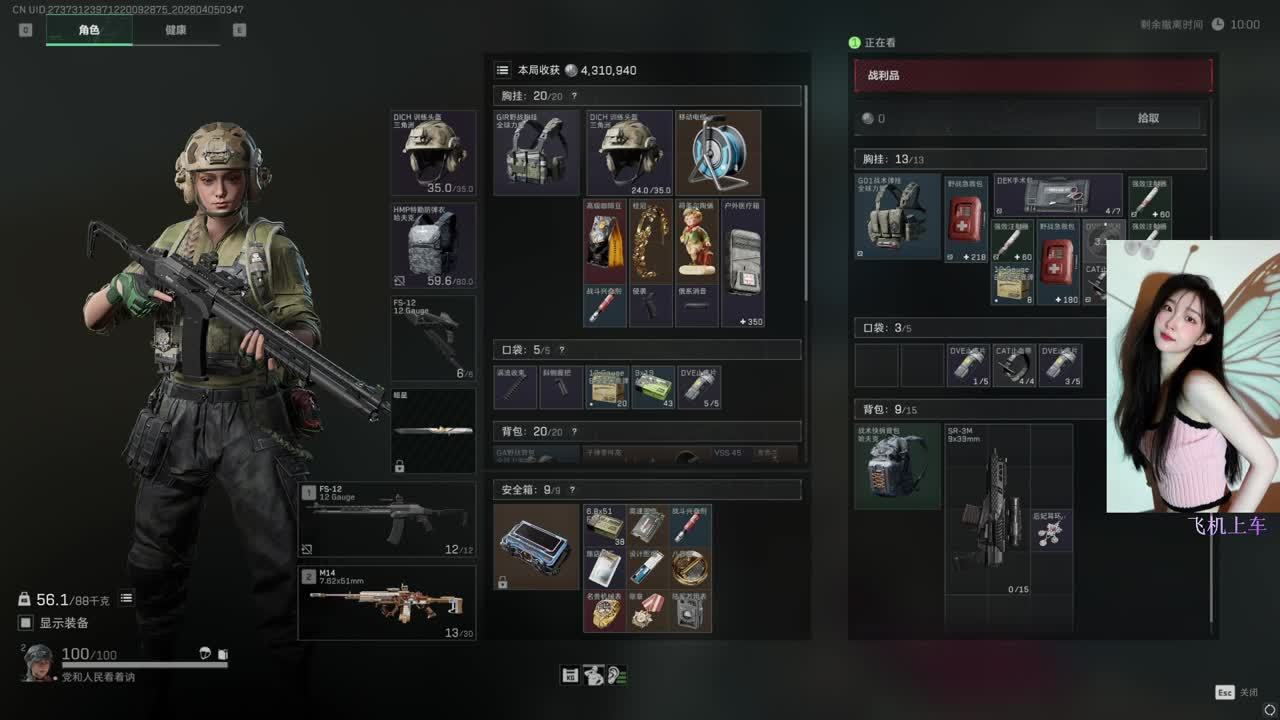Open the weight details list icon
Viewport: 1280px width, 720px height.
click(x=127, y=598)
